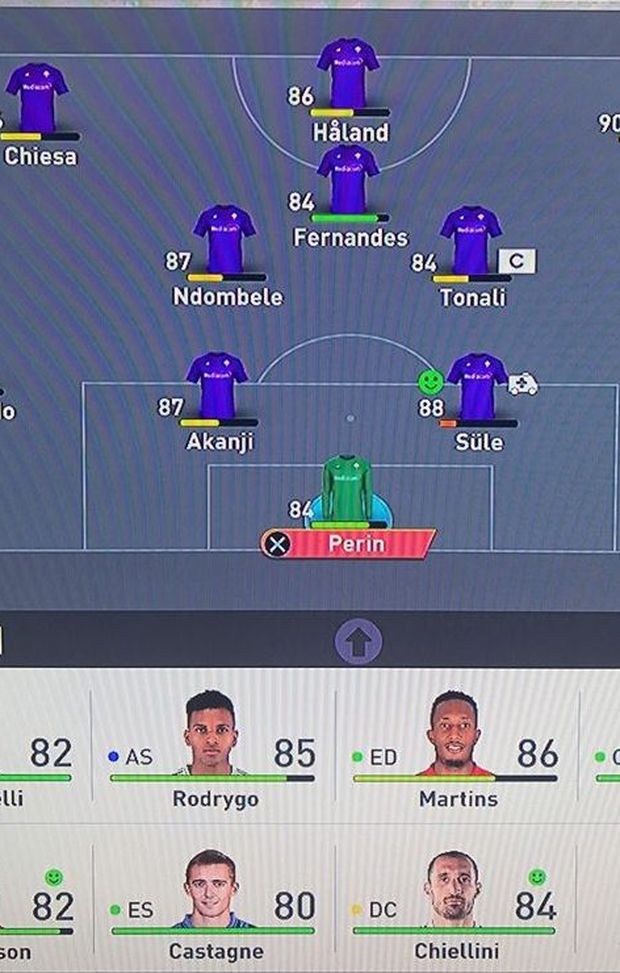Pick Fernandes in the formation
The width and height of the screenshot is (620, 973).
[348, 179]
